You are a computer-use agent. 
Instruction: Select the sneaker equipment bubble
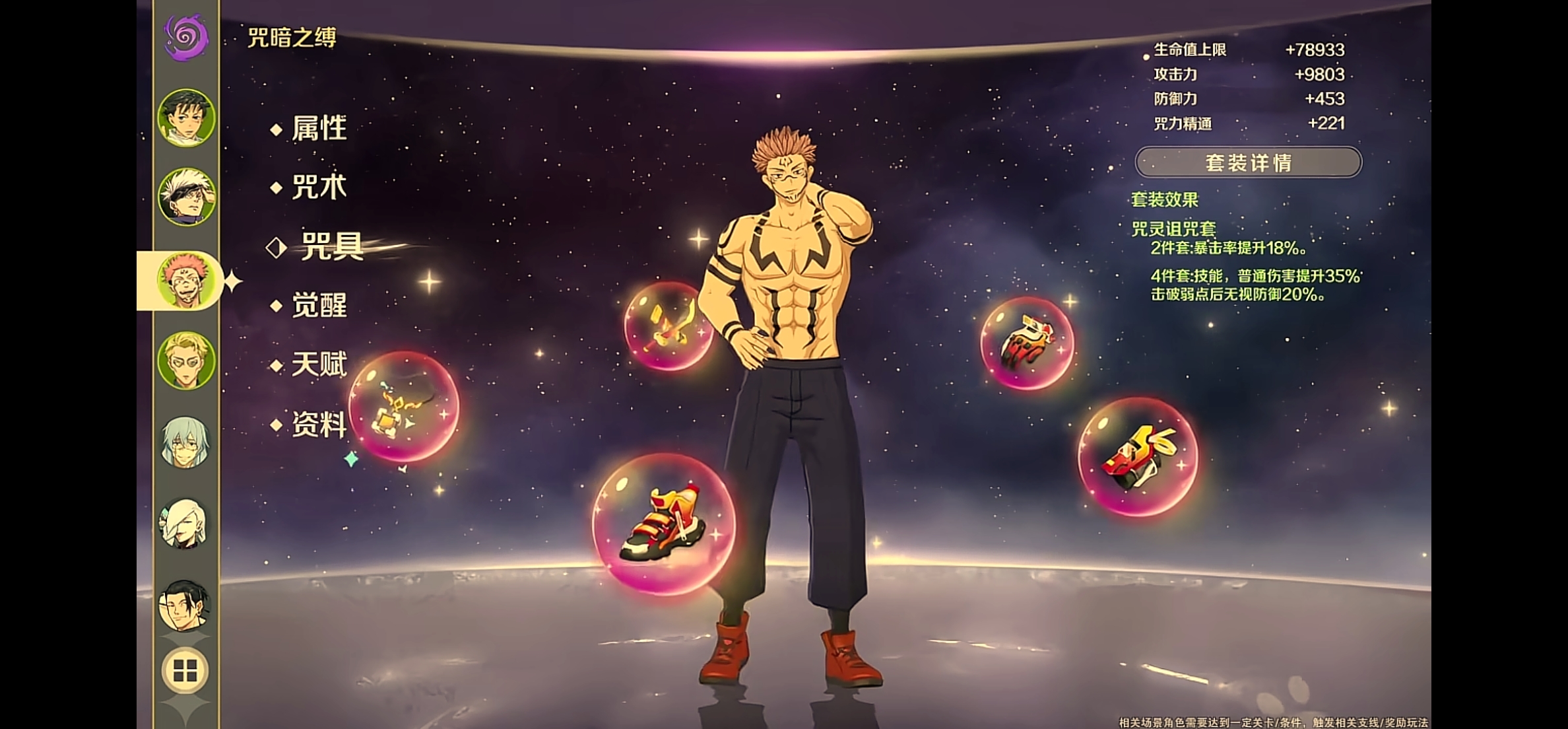point(663,524)
